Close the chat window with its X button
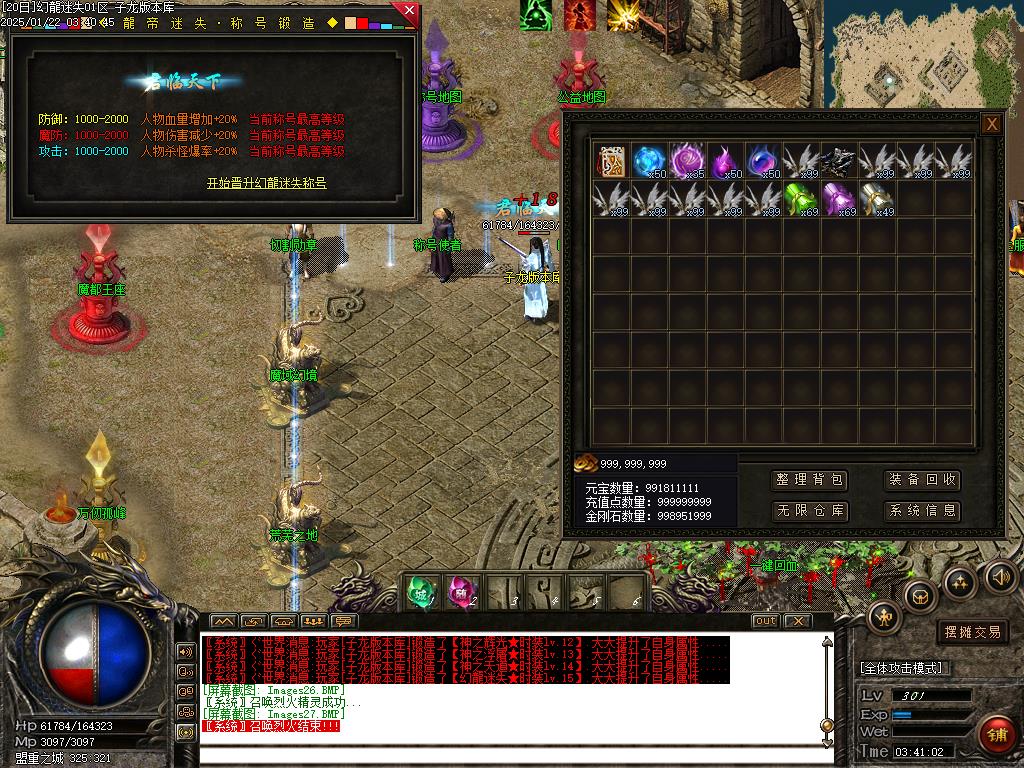The image size is (1024, 768). [x=796, y=621]
